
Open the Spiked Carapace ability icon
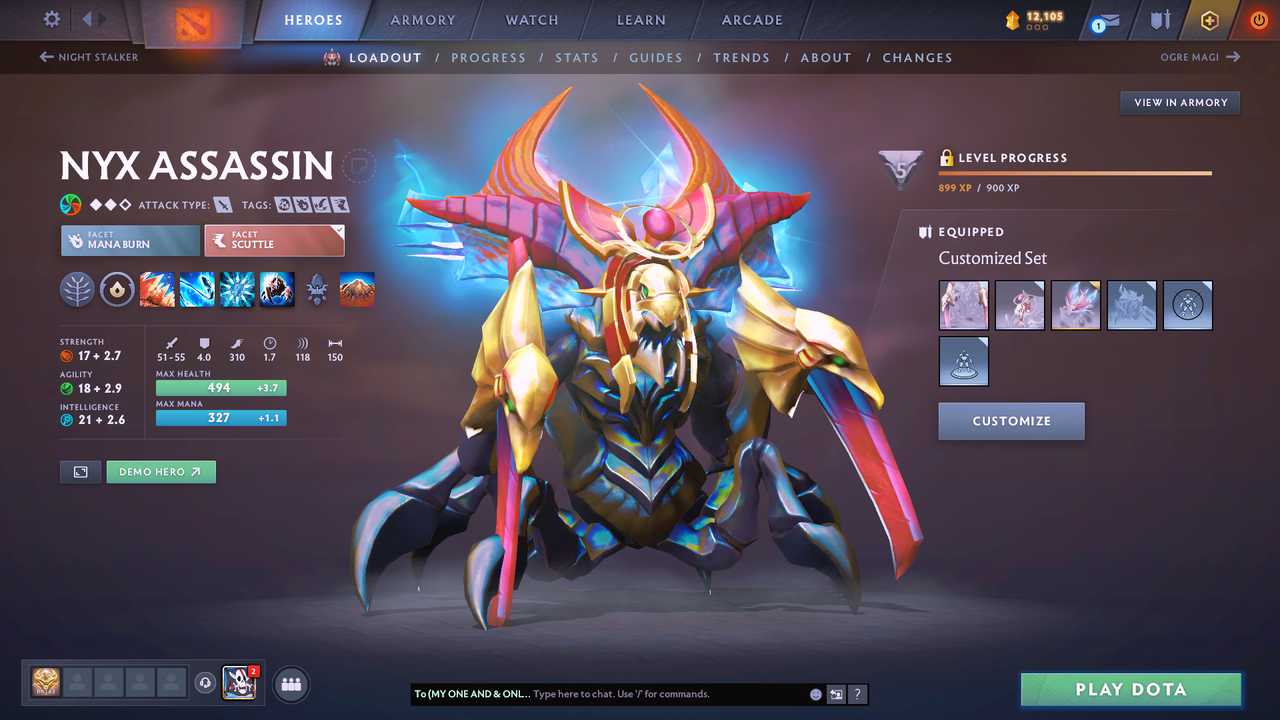click(237, 289)
